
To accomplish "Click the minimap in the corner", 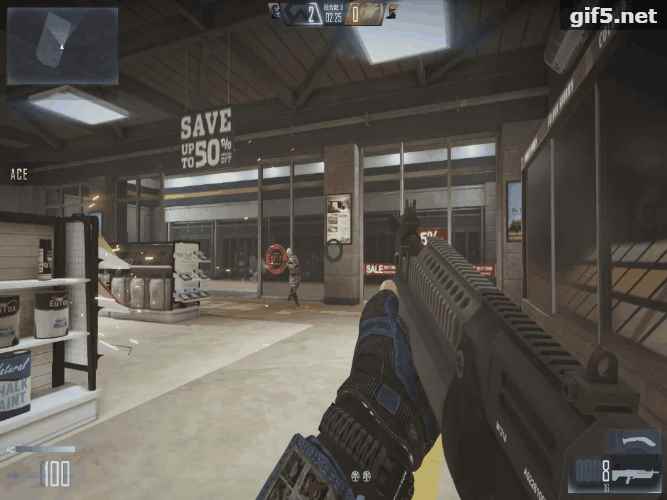I will point(62,46).
